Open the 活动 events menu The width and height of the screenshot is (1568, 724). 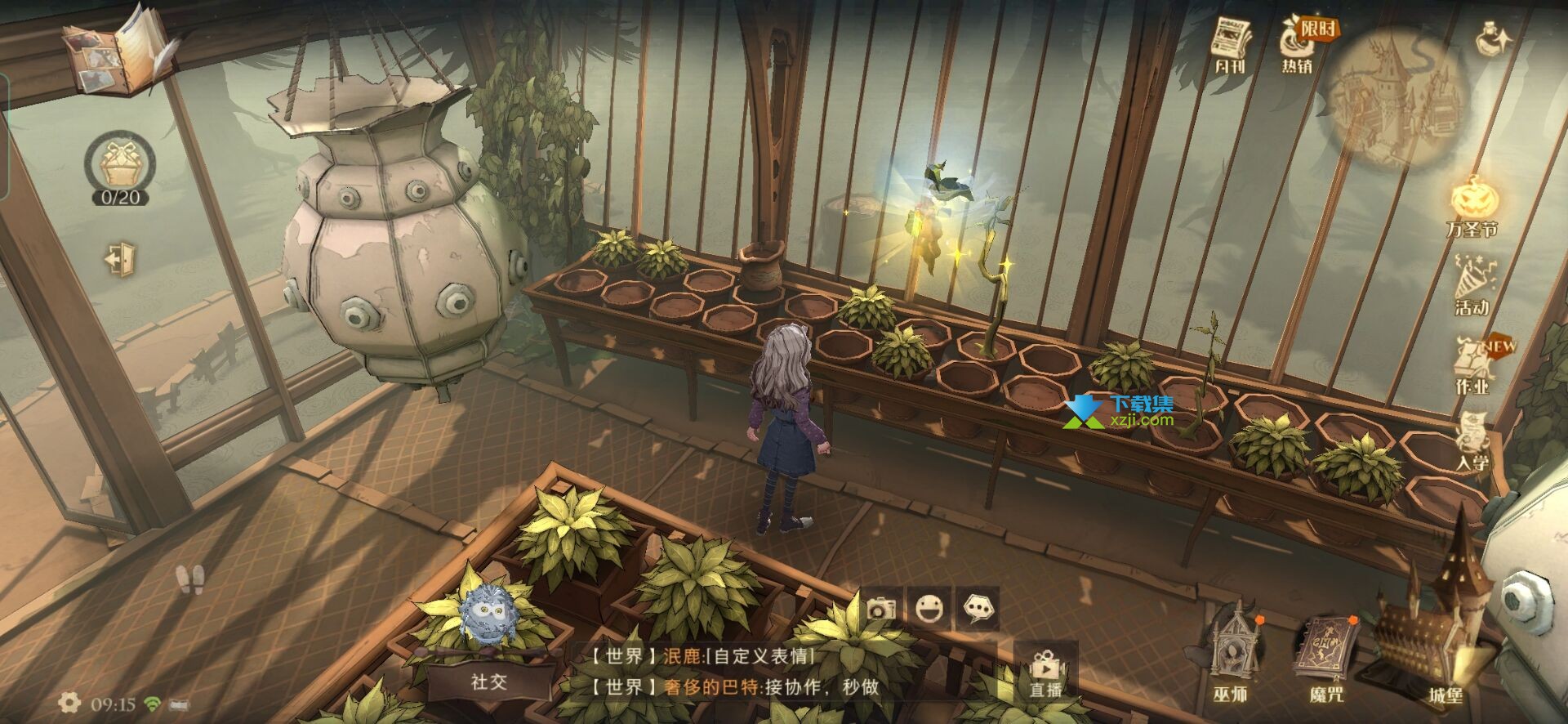tap(1472, 284)
